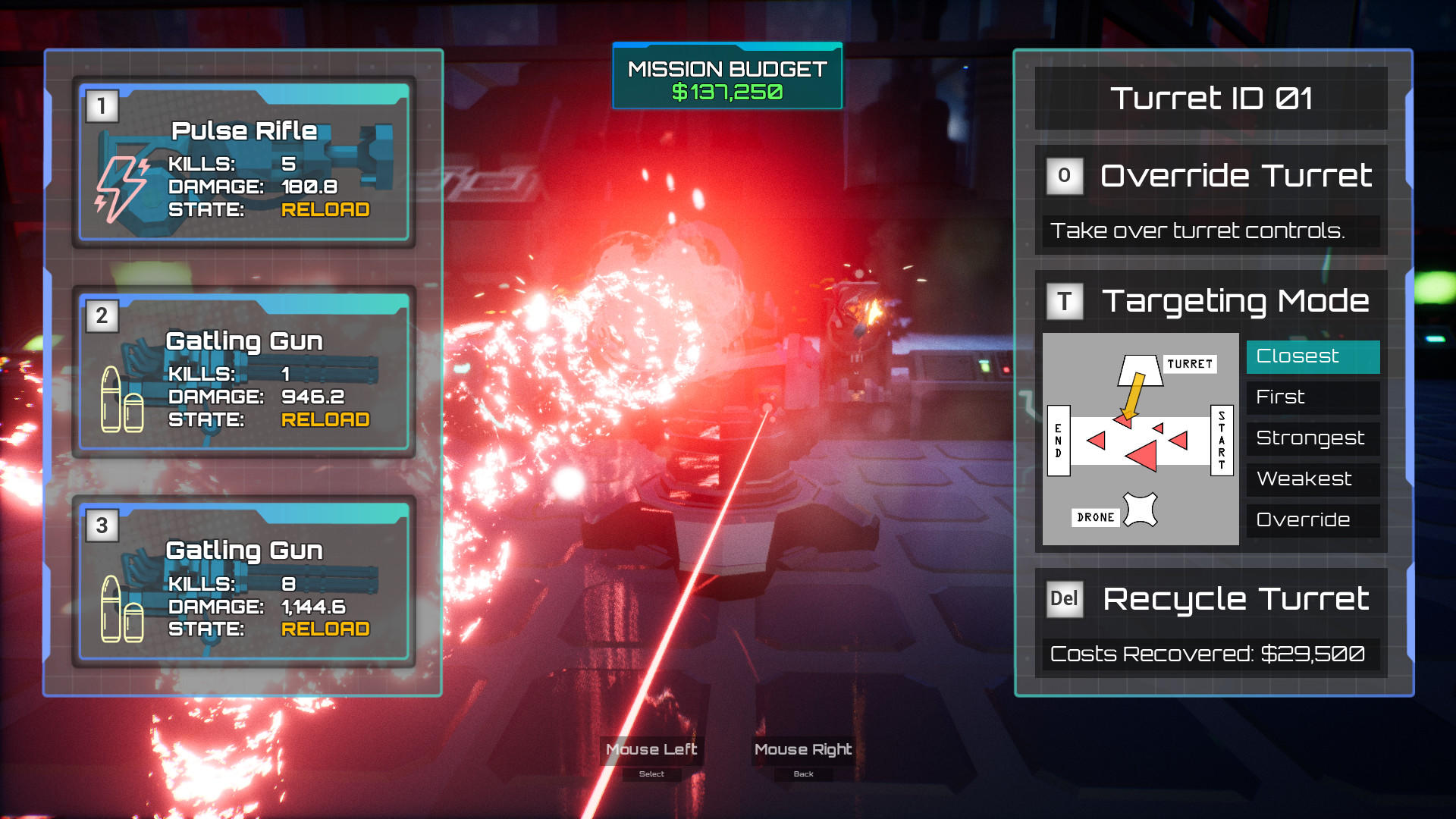
Task: Recycle the turret to recover $29,500
Action: coord(1235,598)
